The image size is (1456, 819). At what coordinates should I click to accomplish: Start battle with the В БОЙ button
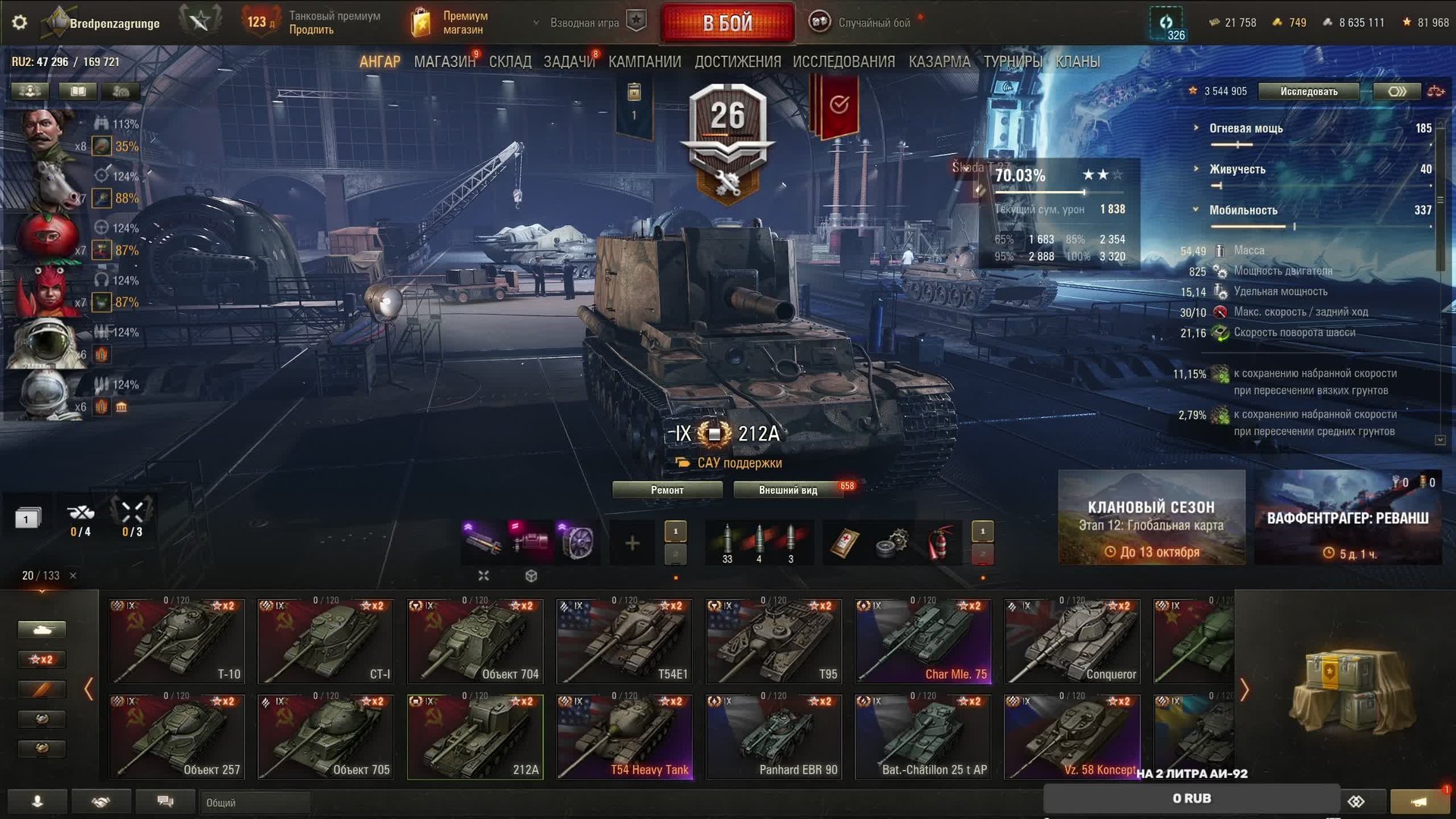tap(727, 23)
